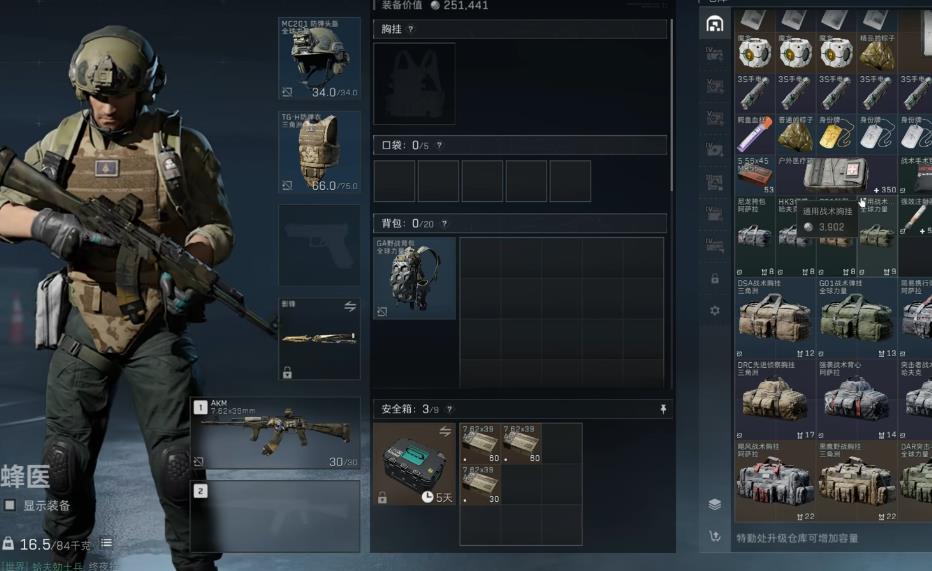
Task: Open the stash settings gear icon
Action: (x=715, y=311)
